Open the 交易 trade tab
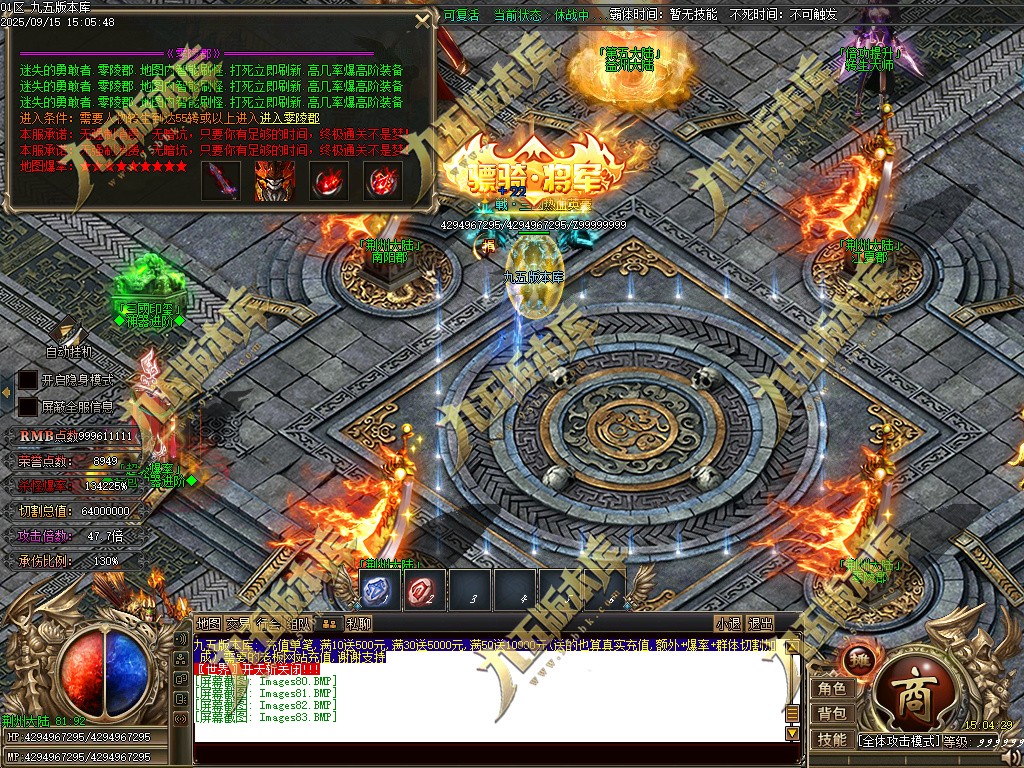 pos(238,623)
